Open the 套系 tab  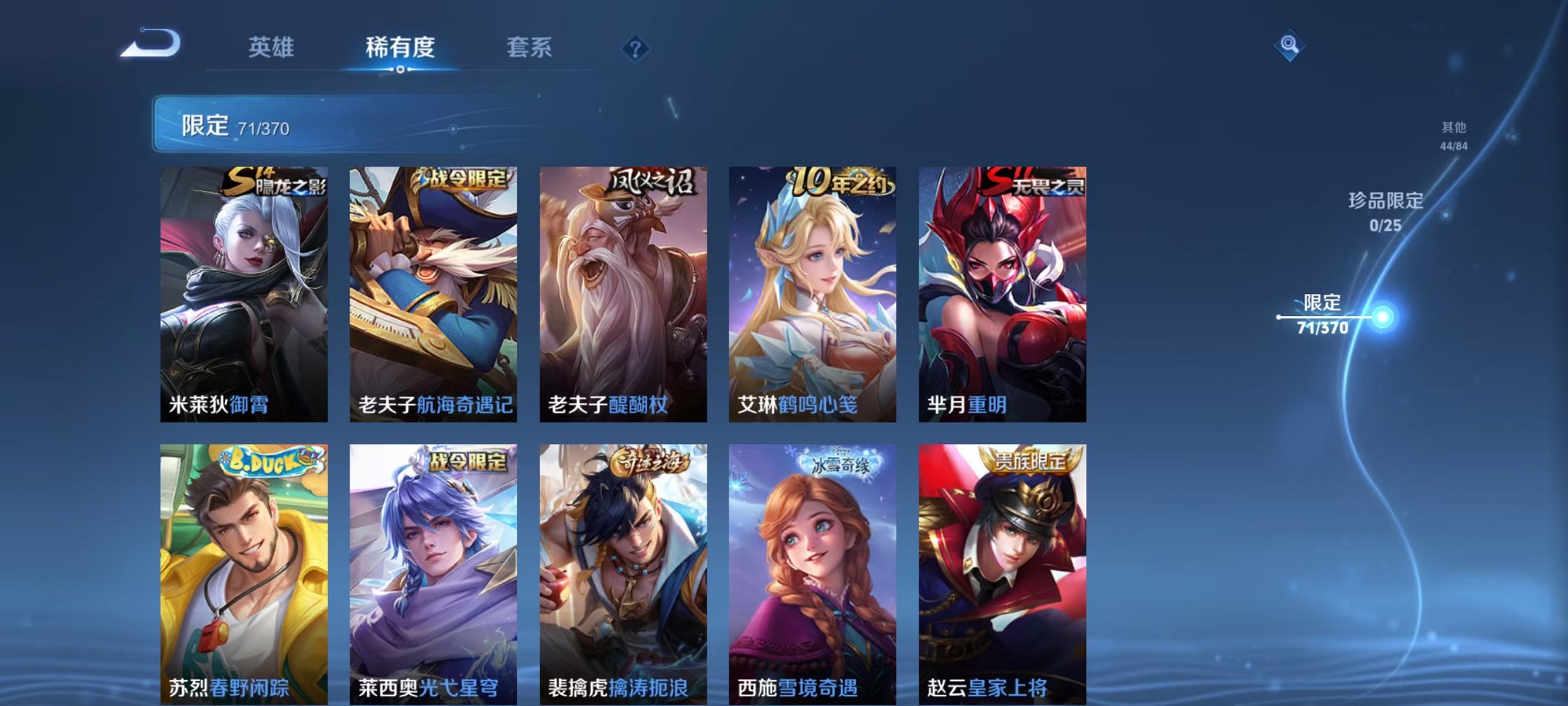531,47
